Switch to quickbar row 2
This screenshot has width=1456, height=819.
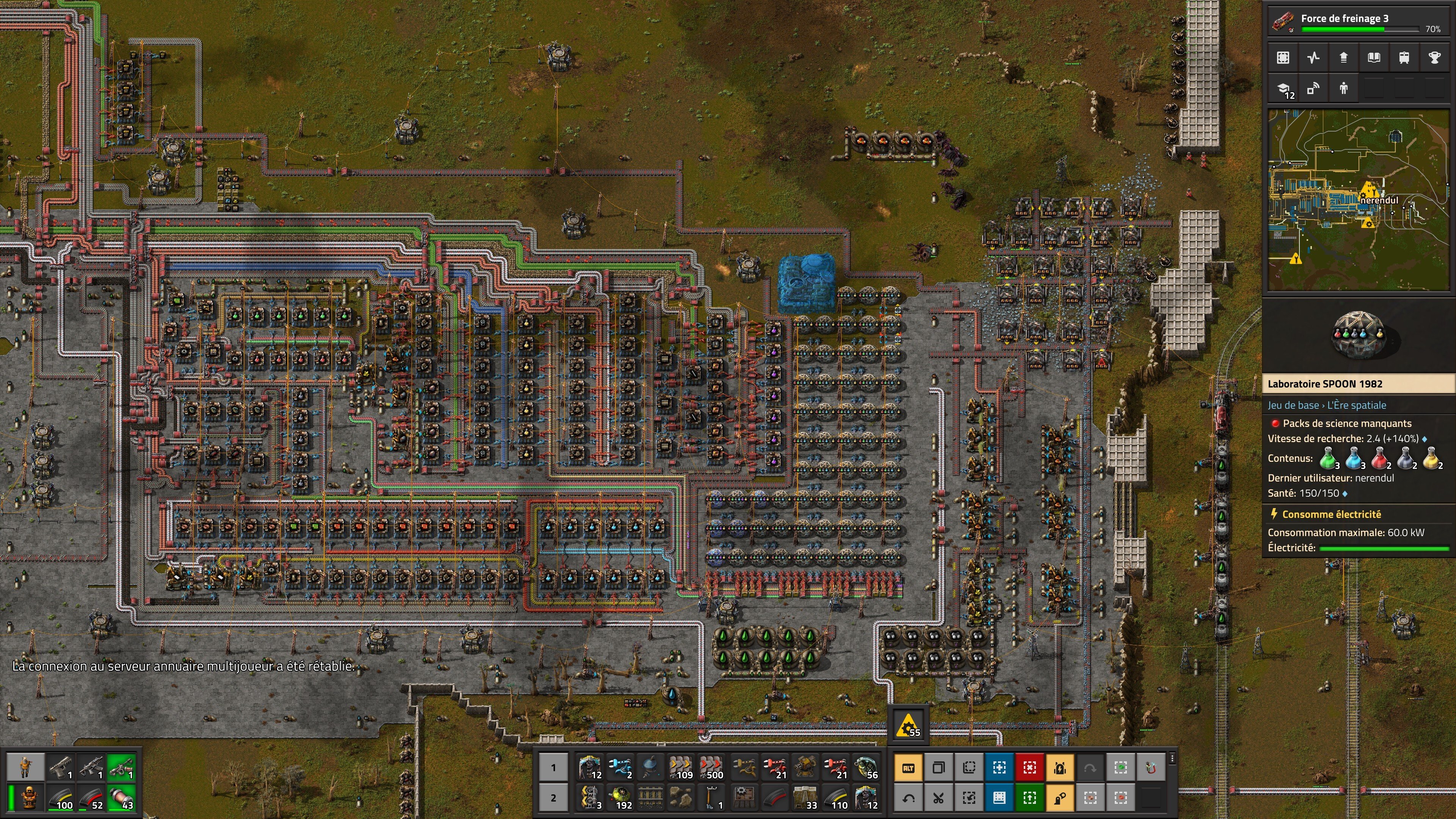553,797
